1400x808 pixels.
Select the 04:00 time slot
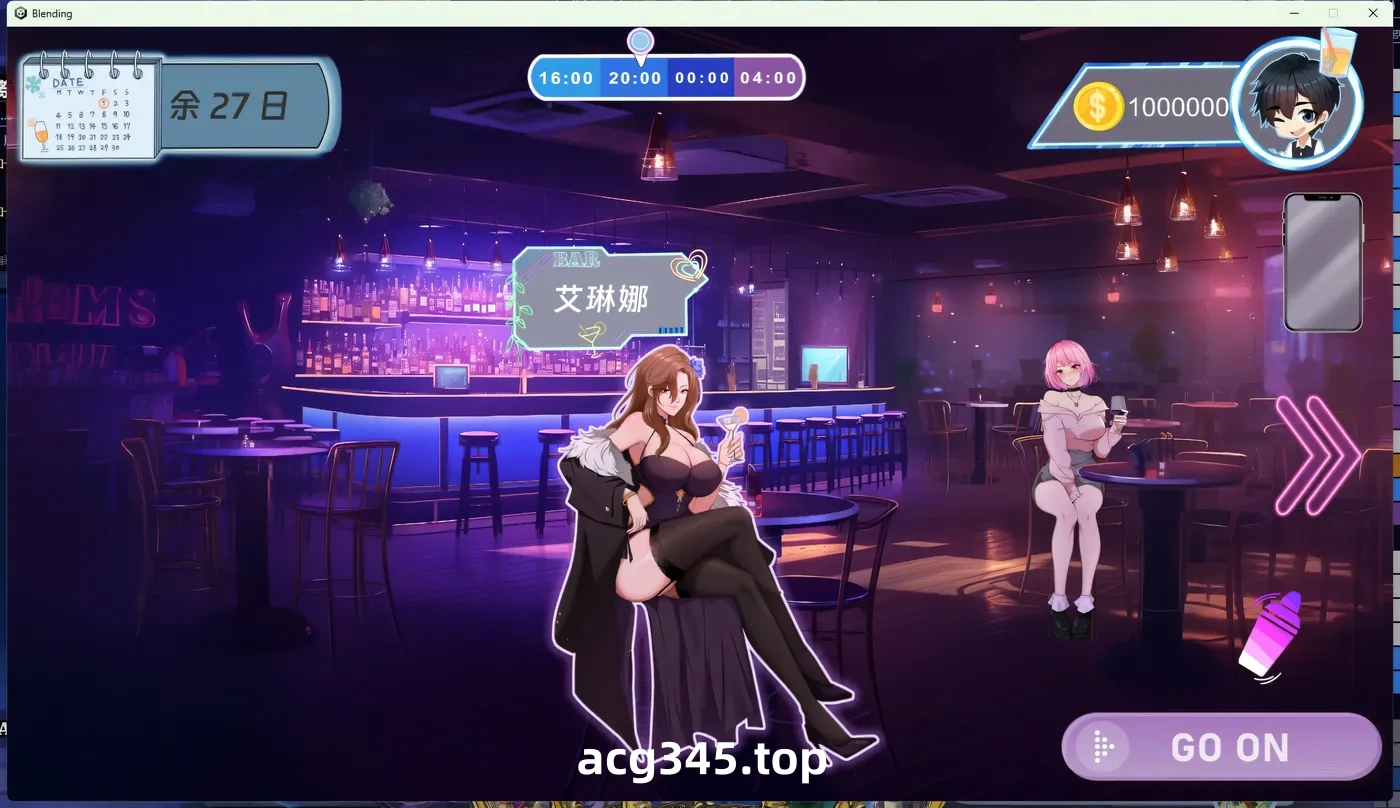[769, 76]
